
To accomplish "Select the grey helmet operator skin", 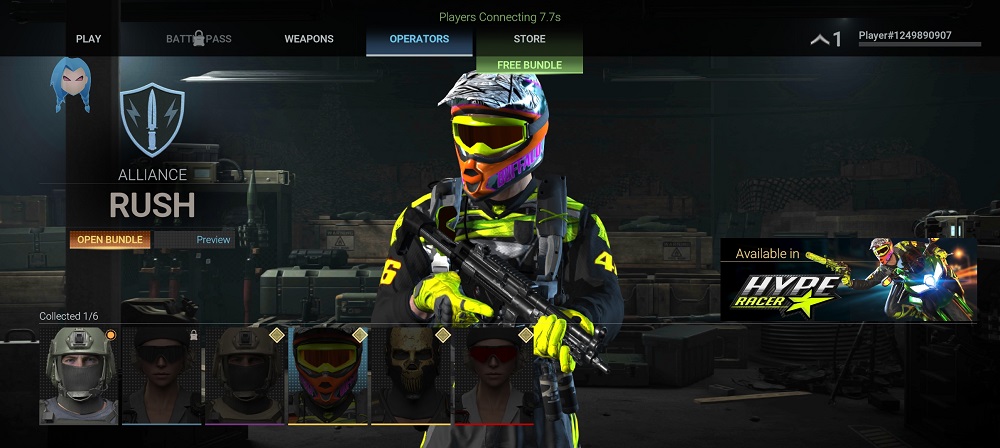I will (x=78, y=375).
